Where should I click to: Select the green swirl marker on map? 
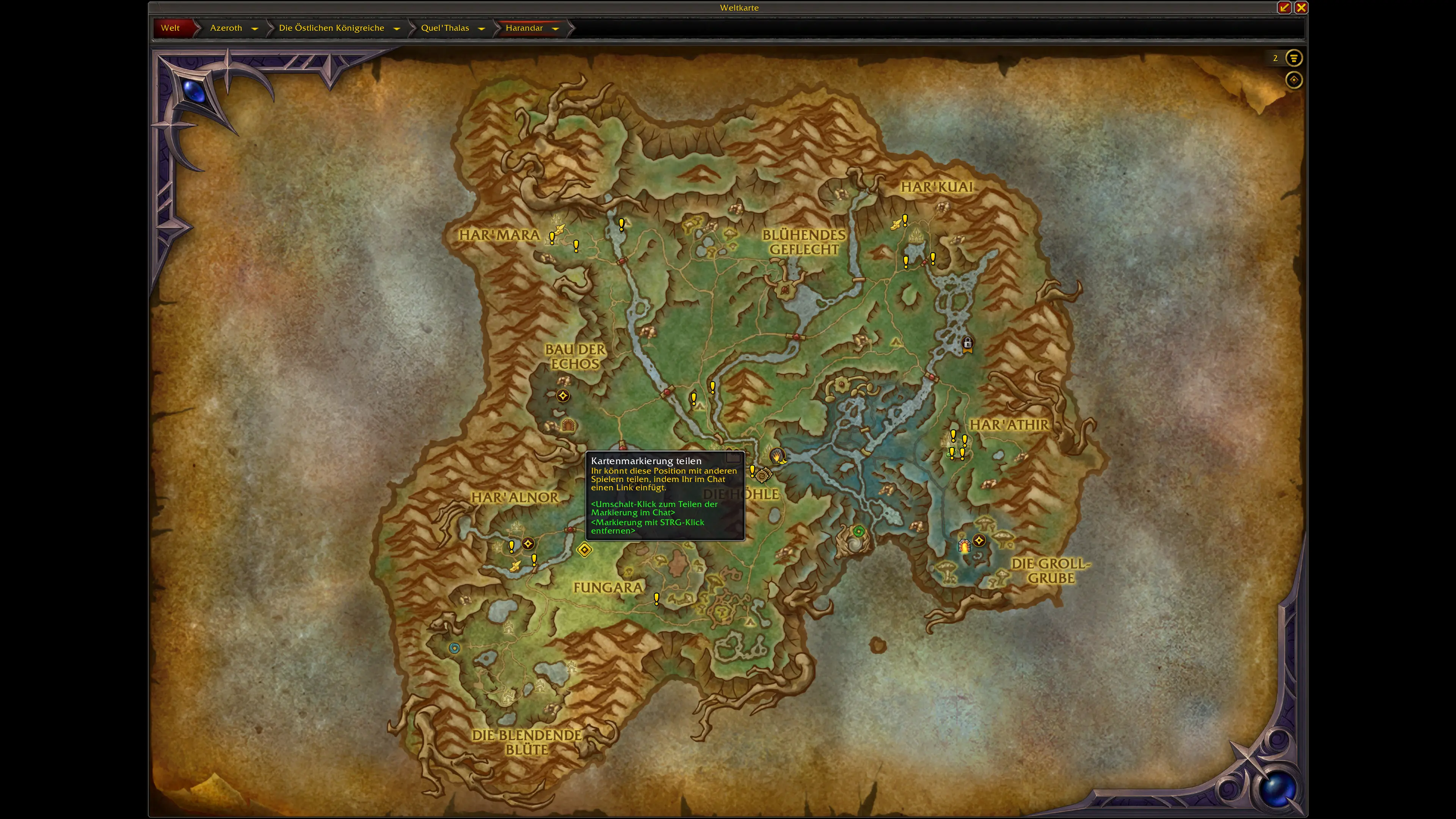[x=858, y=531]
